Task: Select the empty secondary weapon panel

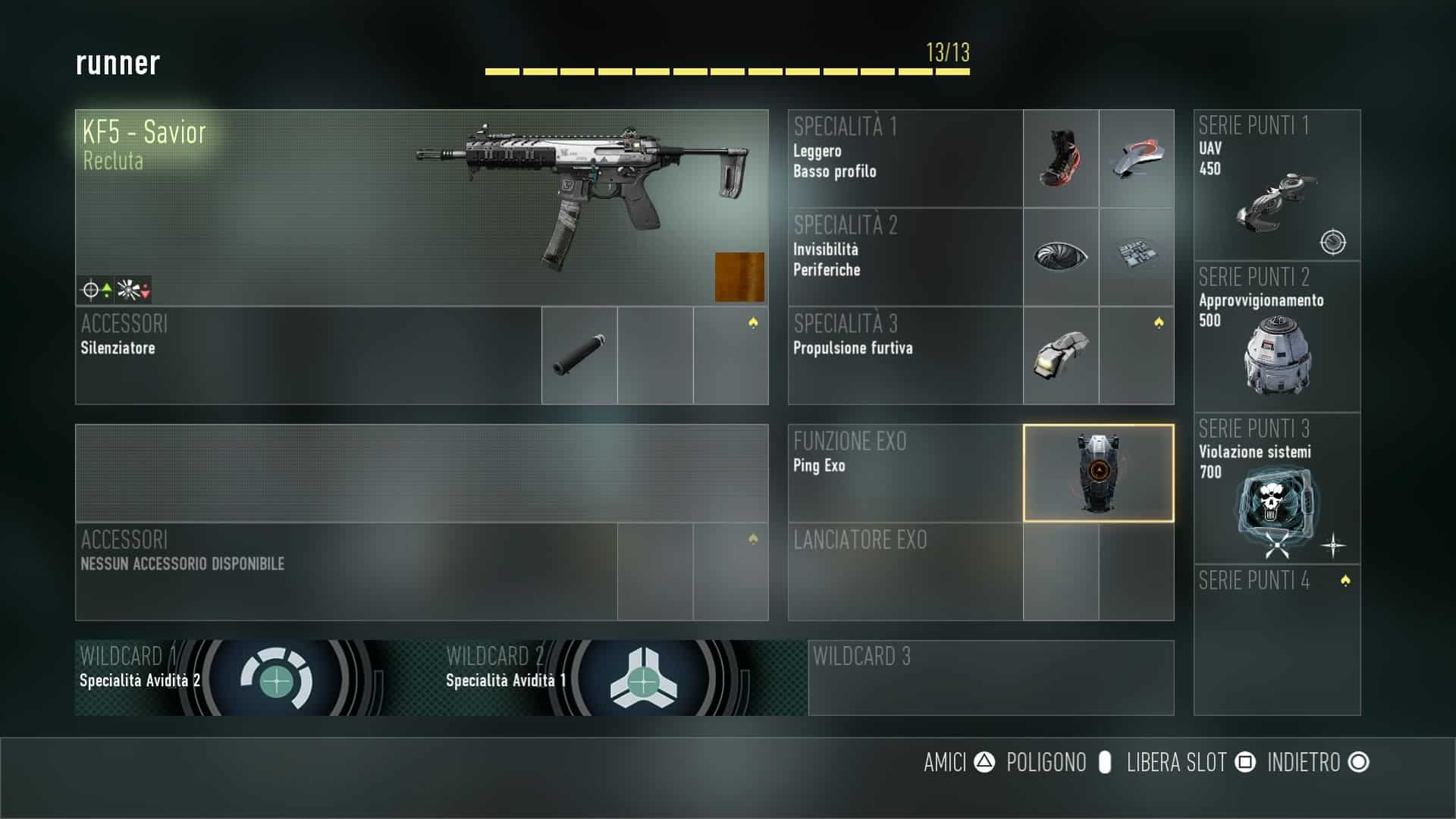Action: click(421, 473)
